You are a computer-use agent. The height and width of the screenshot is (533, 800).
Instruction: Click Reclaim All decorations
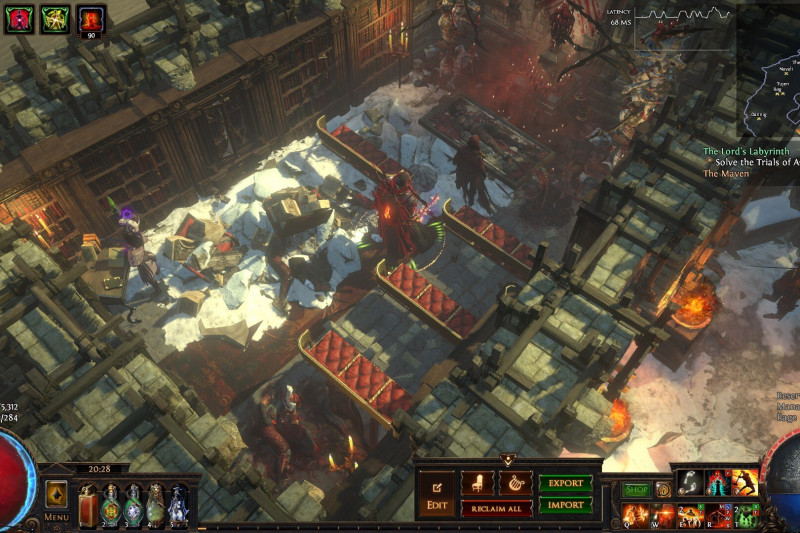[496, 509]
